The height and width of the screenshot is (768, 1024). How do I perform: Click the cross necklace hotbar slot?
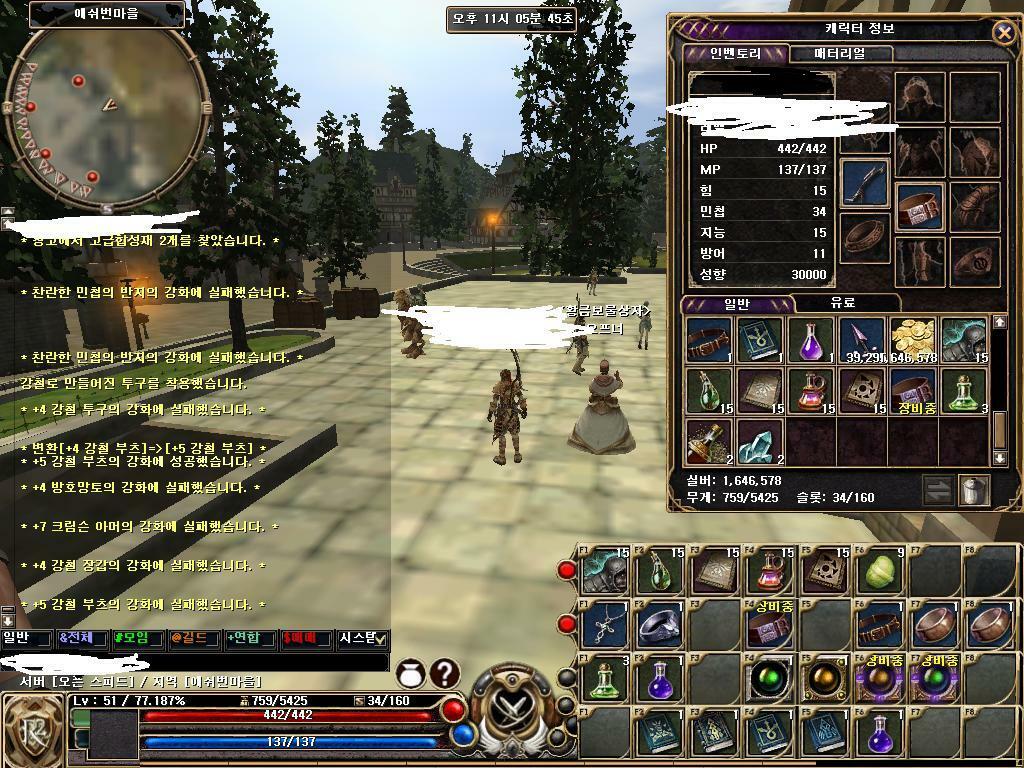tap(604, 625)
